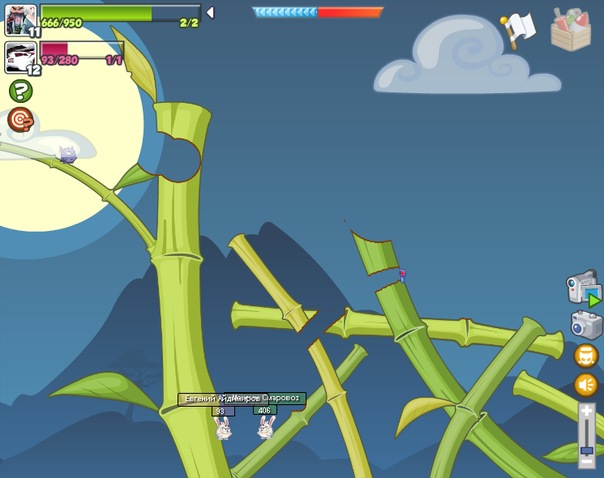The width and height of the screenshot is (604, 478).
Task: Toggle the sound speaker button
Action: coord(586,385)
